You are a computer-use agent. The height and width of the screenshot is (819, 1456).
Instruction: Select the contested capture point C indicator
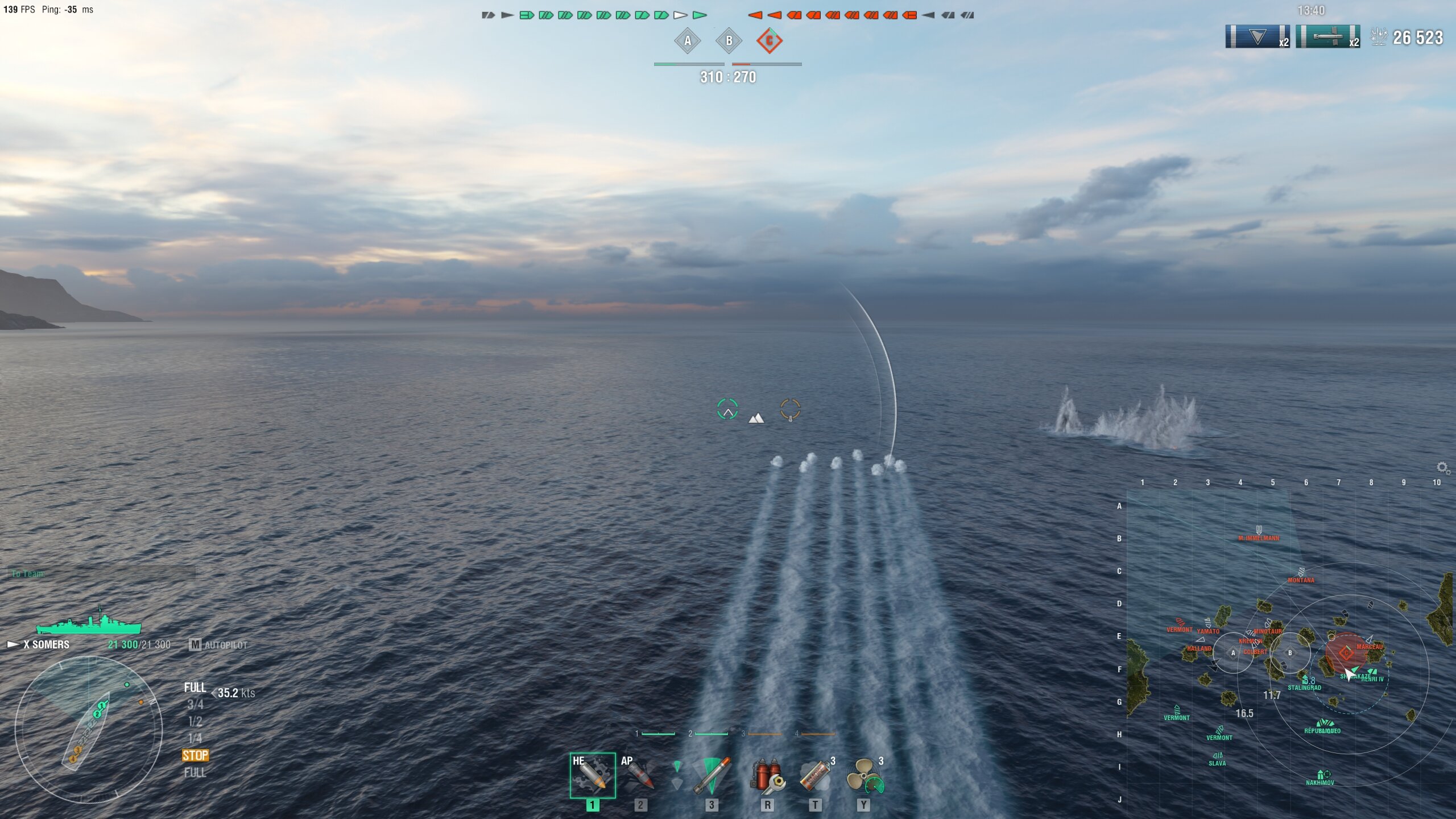click(770, 41)
